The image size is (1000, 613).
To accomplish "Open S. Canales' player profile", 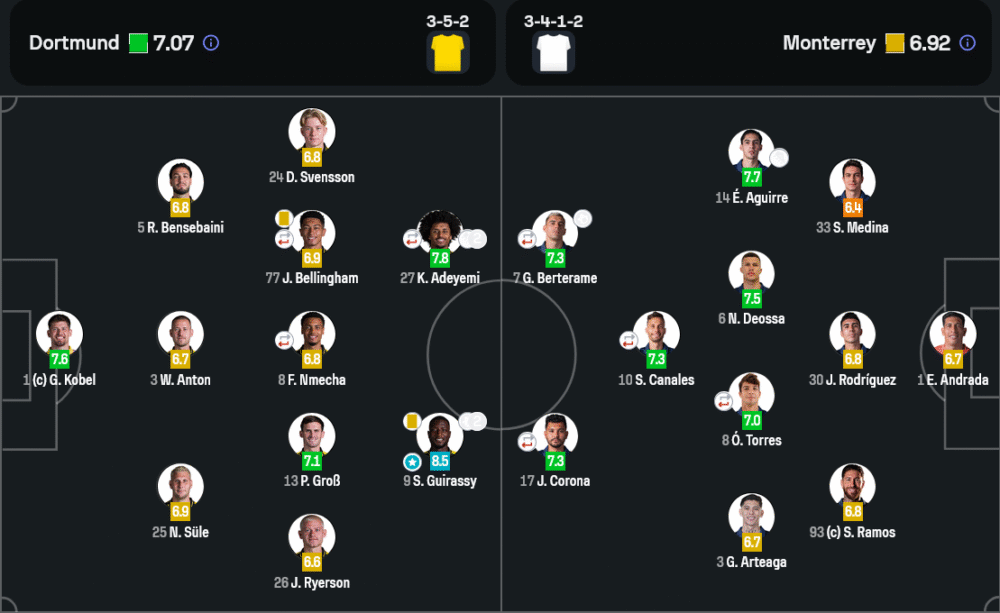I will click(x=656, y=335).
